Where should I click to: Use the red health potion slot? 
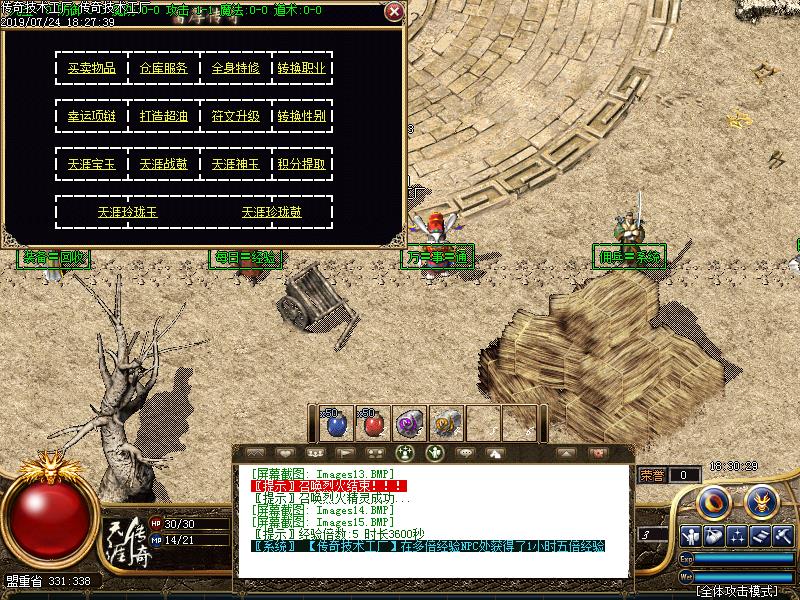(x=373, y=424)
